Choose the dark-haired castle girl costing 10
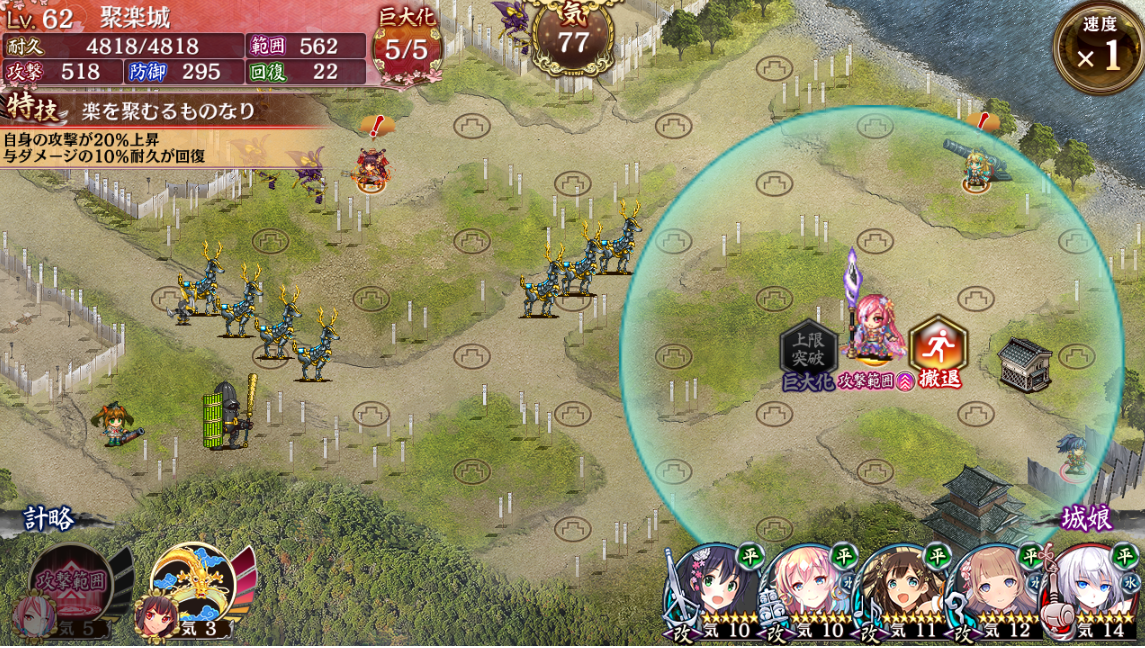The image size is (1145, 648). tap(712, 592)
